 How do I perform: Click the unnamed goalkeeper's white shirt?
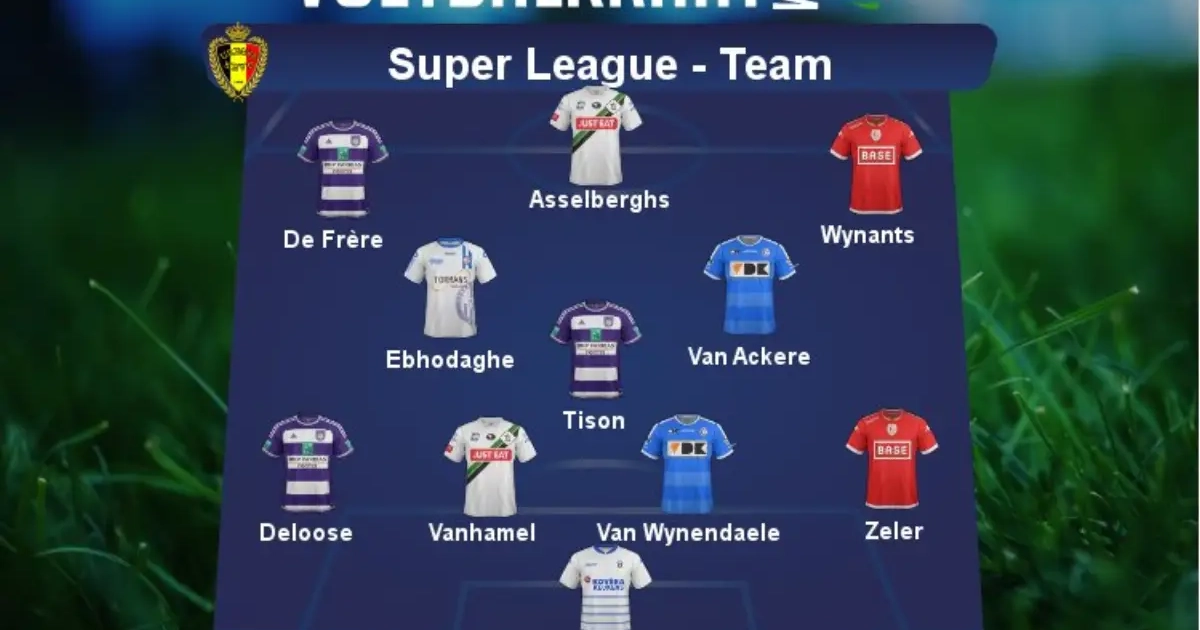pos(605,587)
